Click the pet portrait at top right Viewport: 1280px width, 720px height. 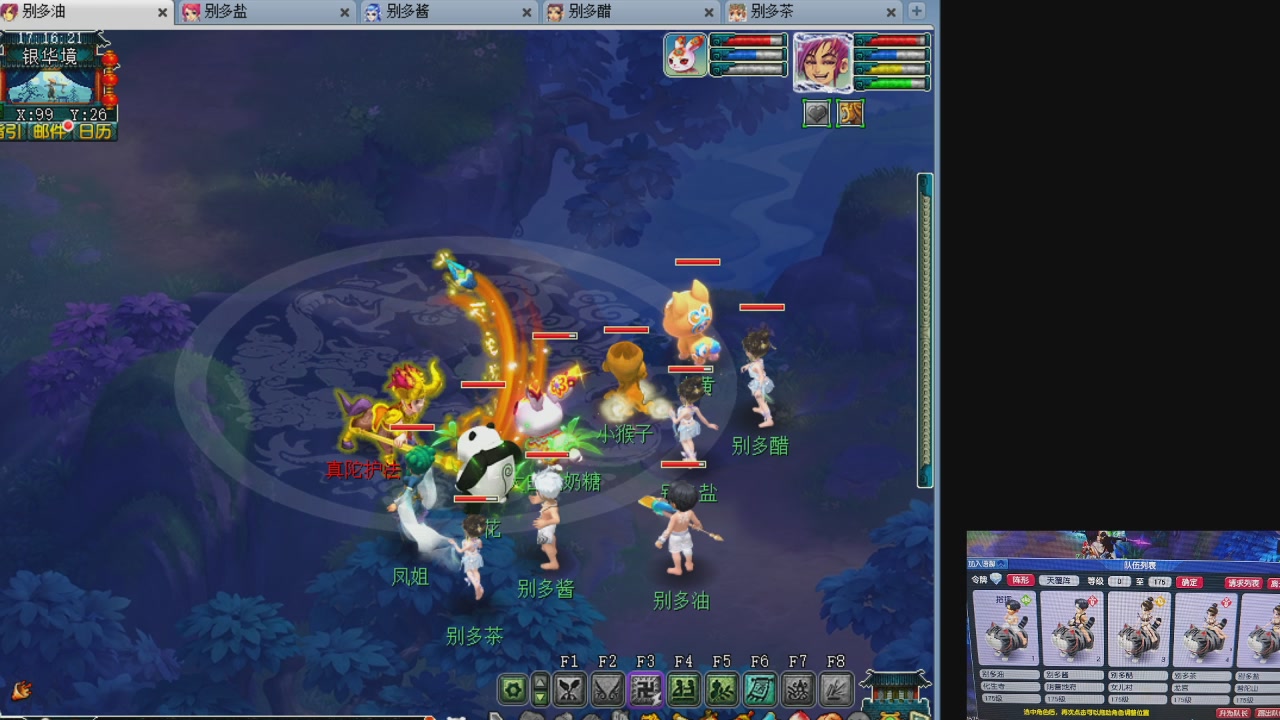[x=685, y=55]
